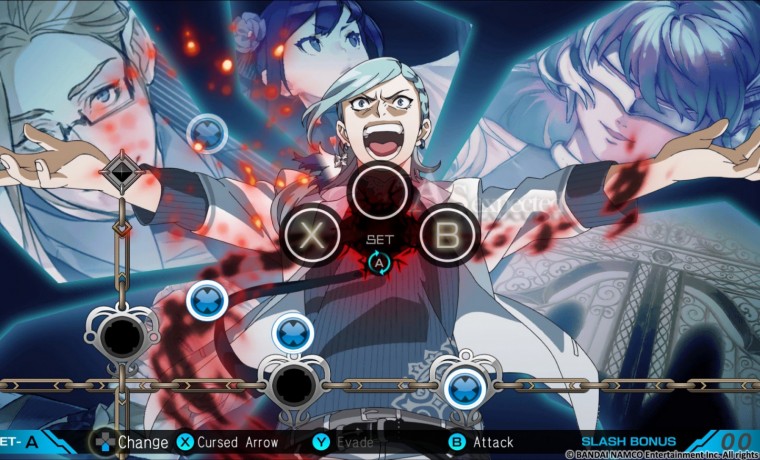This screenshot has height=460, width=760.
Task: Click the SET A indicator in wheel center
Action: pyautogui.click(x=379, y=254)
